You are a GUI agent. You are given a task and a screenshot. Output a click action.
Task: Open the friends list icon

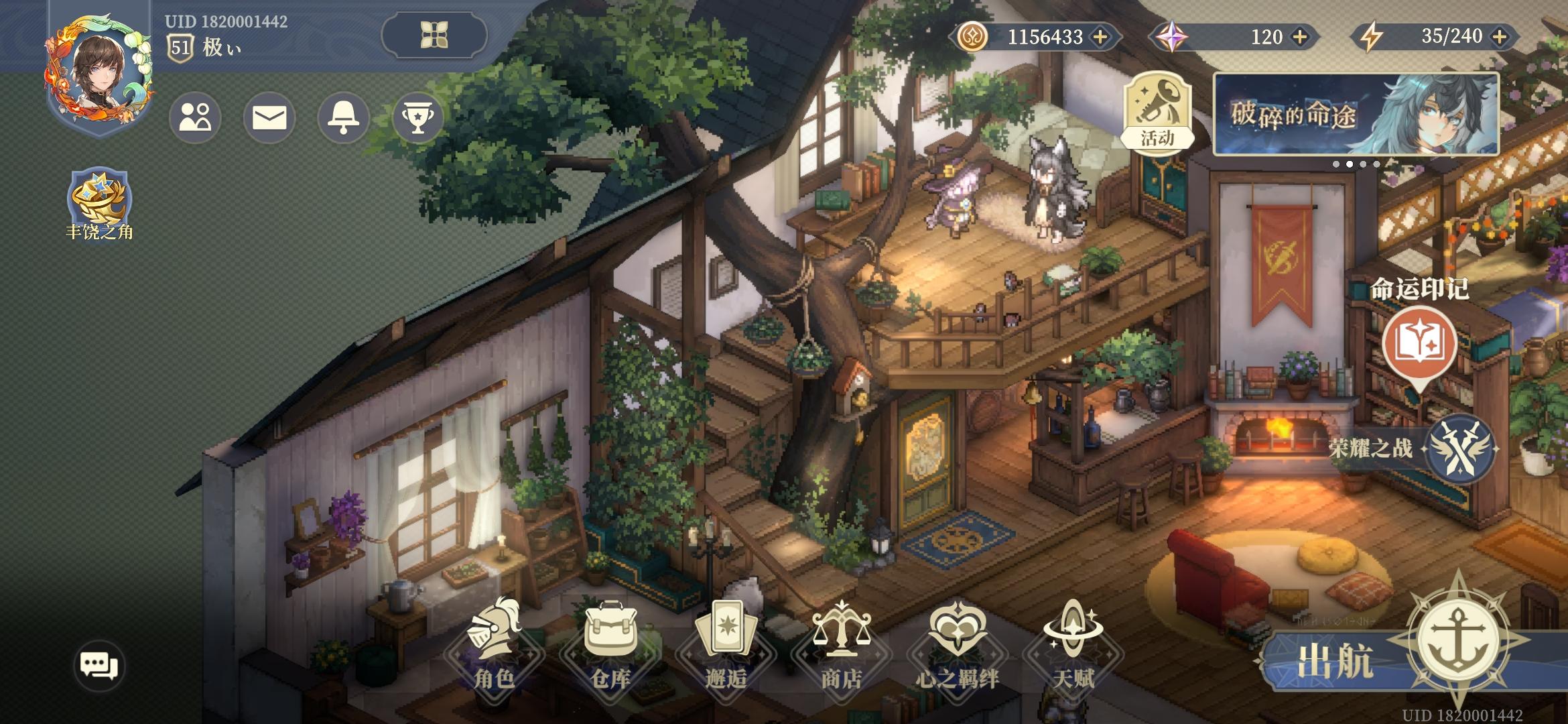point(195,118)
